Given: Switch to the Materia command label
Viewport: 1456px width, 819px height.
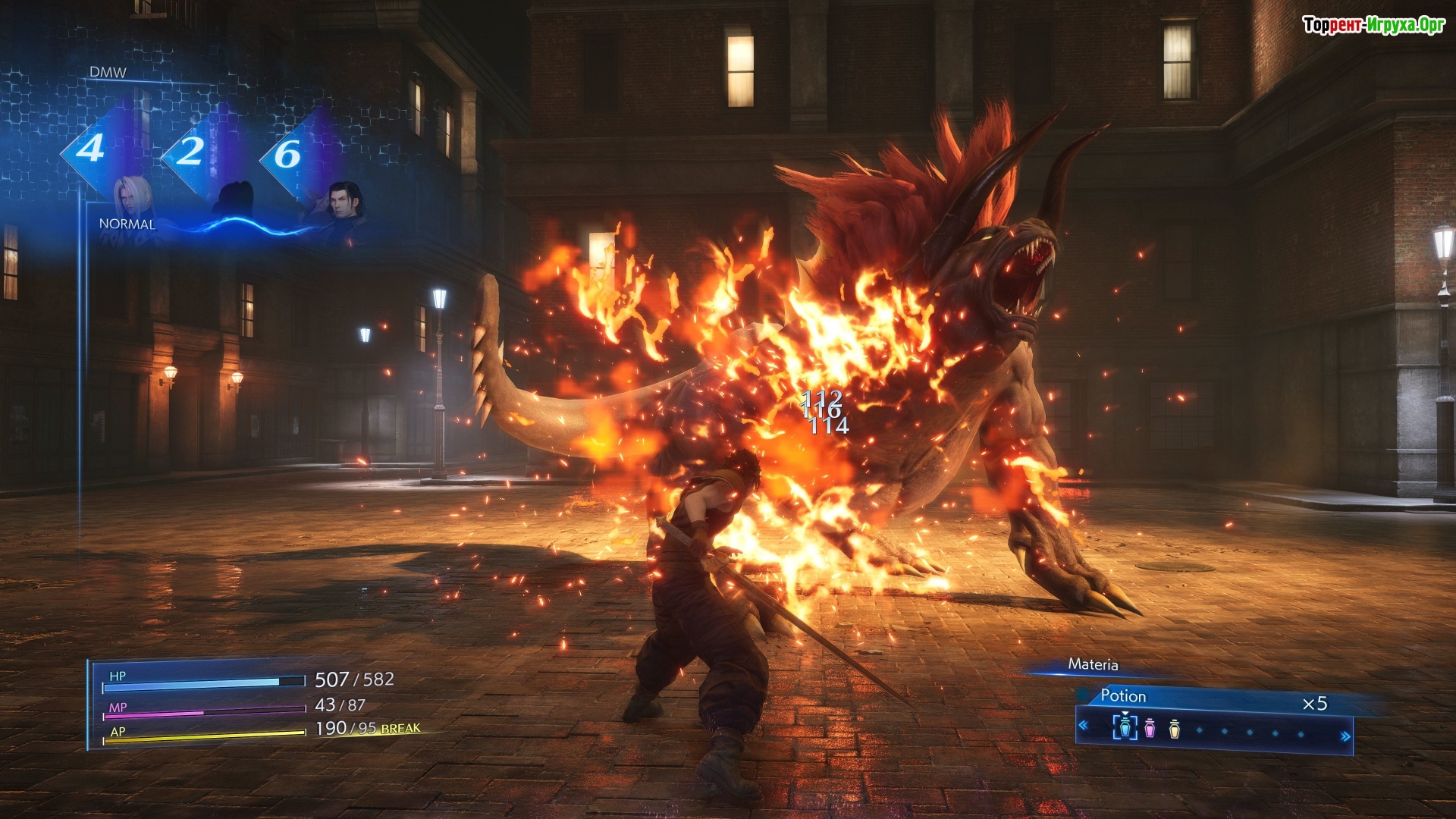Looking at the screenshot, I should pos(1093,665).
